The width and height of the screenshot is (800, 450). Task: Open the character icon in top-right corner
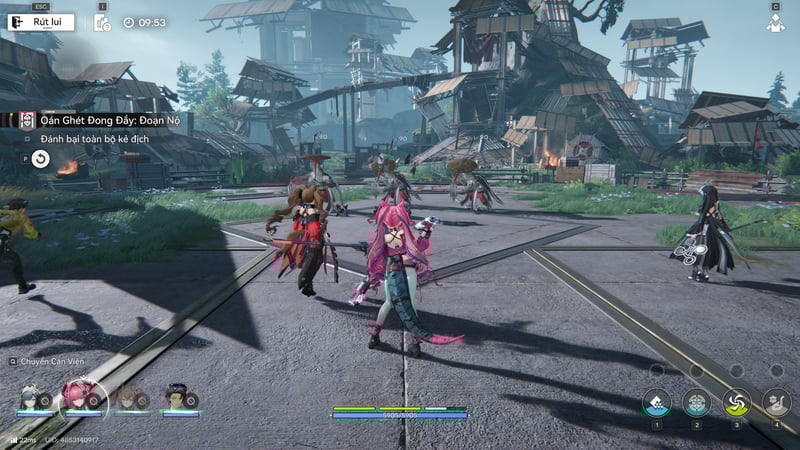[x=775, y=22]
